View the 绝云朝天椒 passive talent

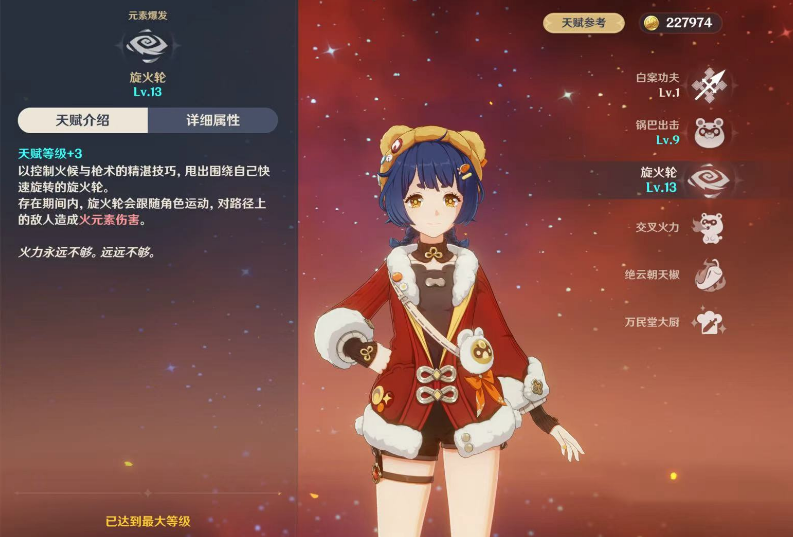pyautogui.click(x=708, y=274)
